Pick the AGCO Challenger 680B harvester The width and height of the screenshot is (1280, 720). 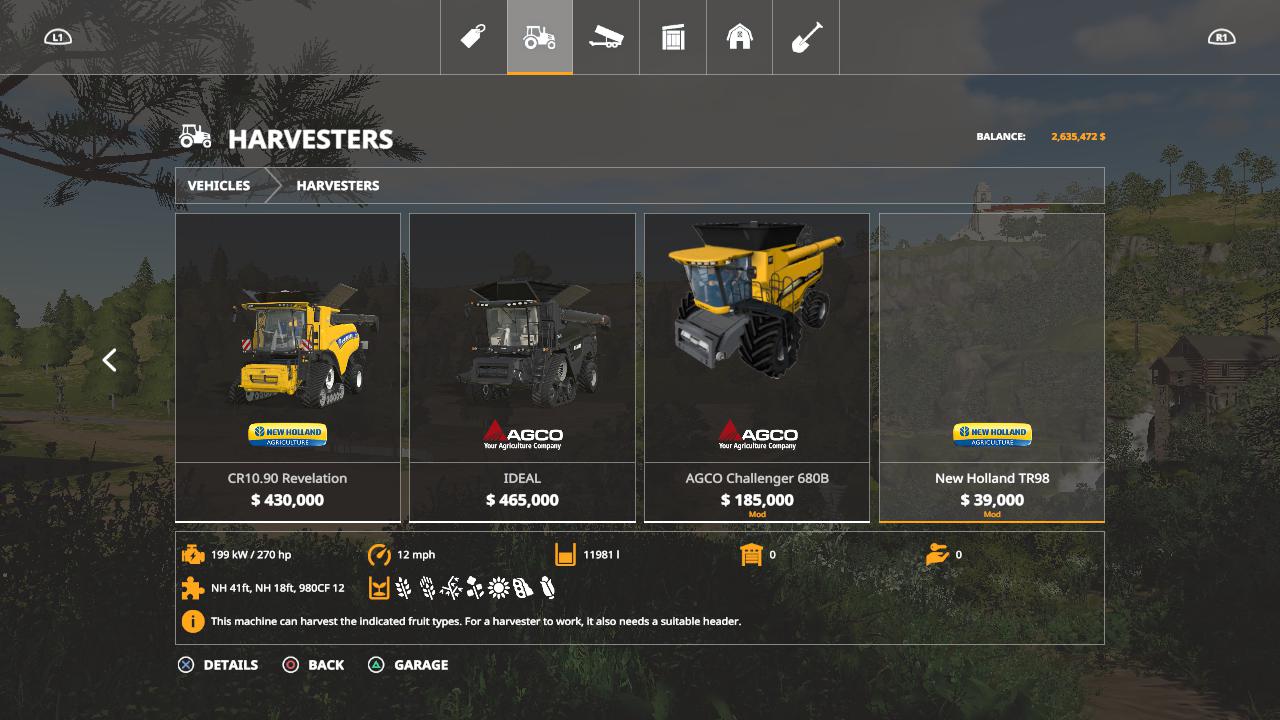tap(757, 367)
